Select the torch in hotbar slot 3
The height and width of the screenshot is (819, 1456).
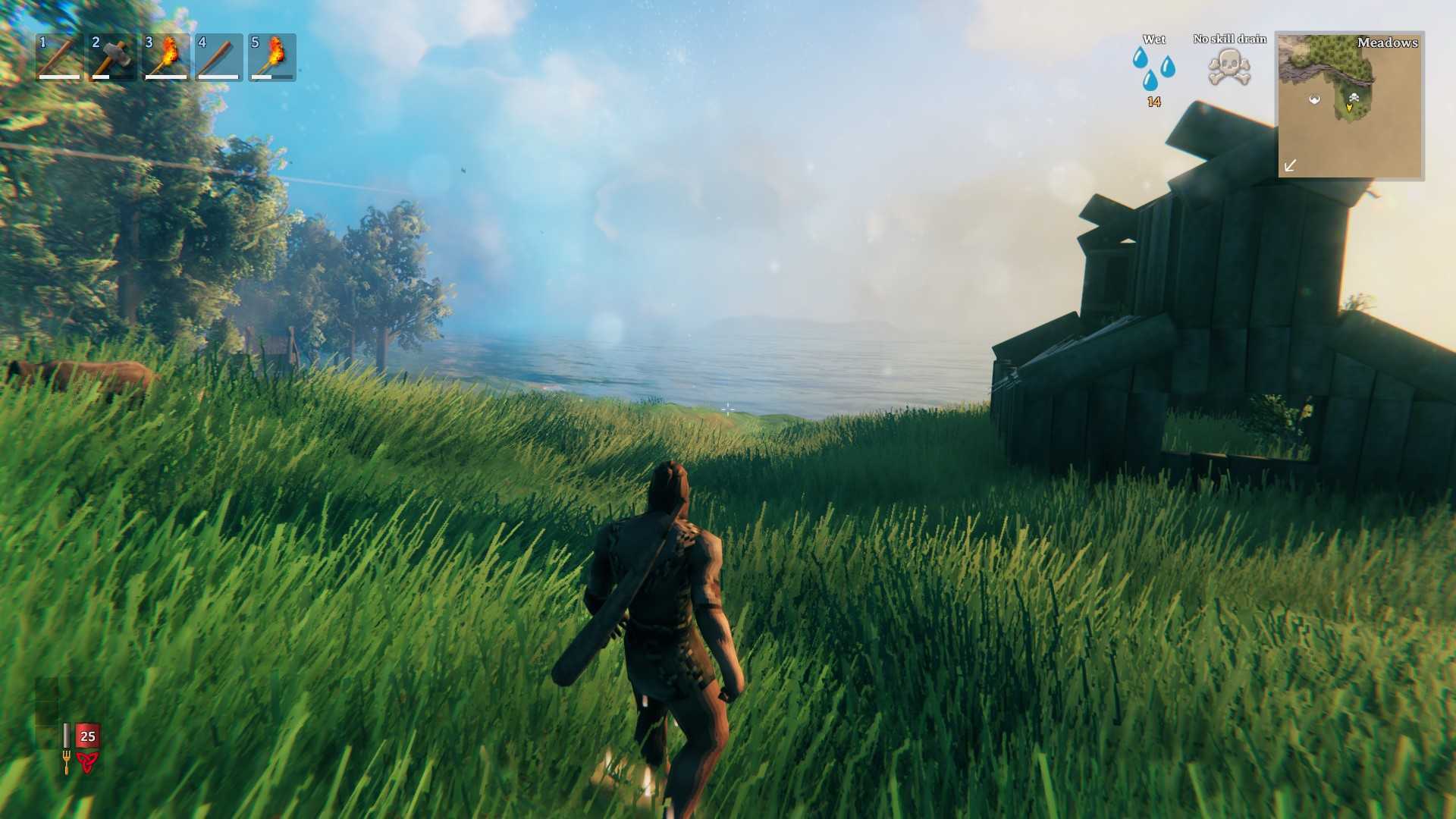[165, 57]
